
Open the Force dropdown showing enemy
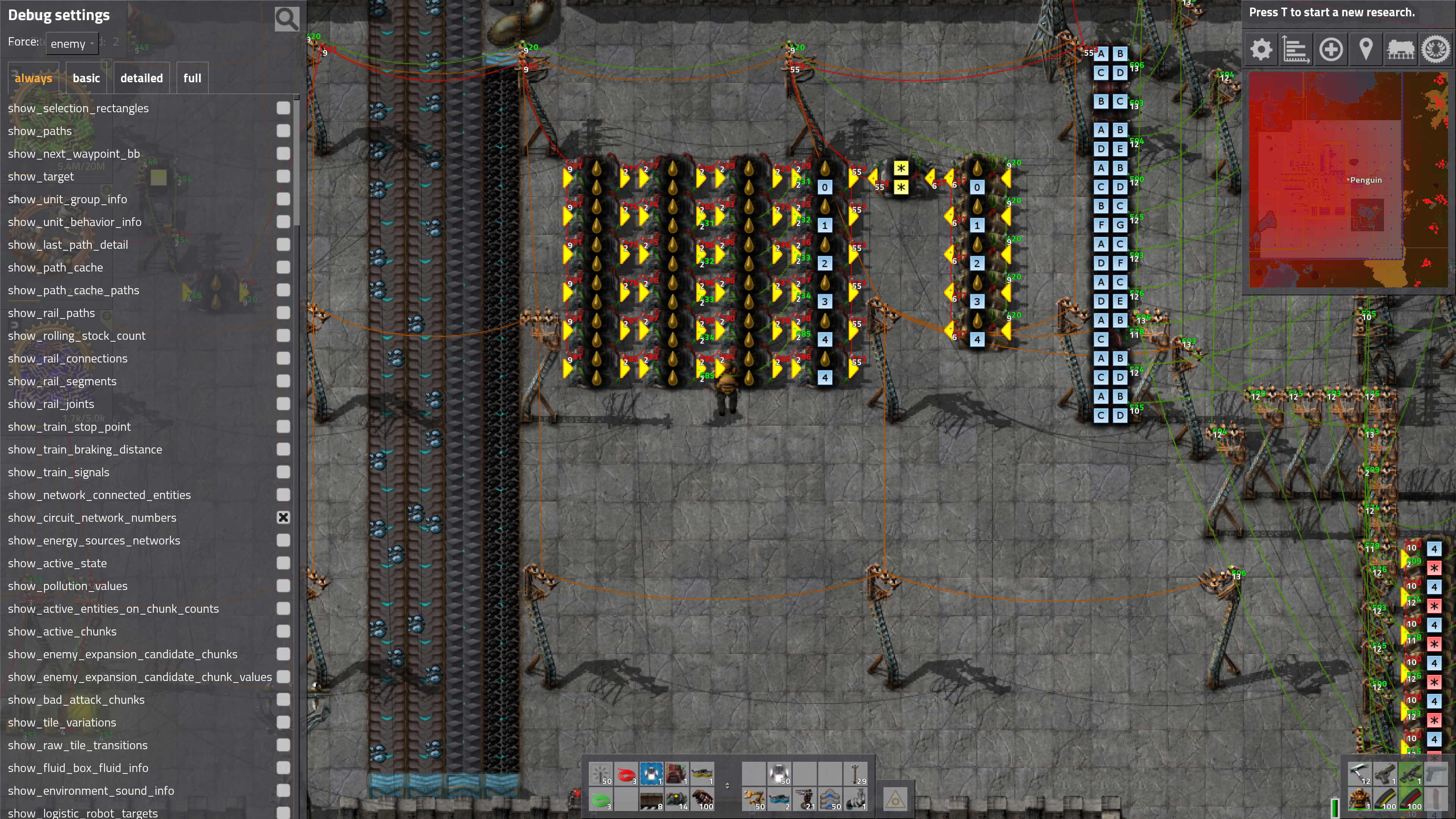[x=72, y=44]
